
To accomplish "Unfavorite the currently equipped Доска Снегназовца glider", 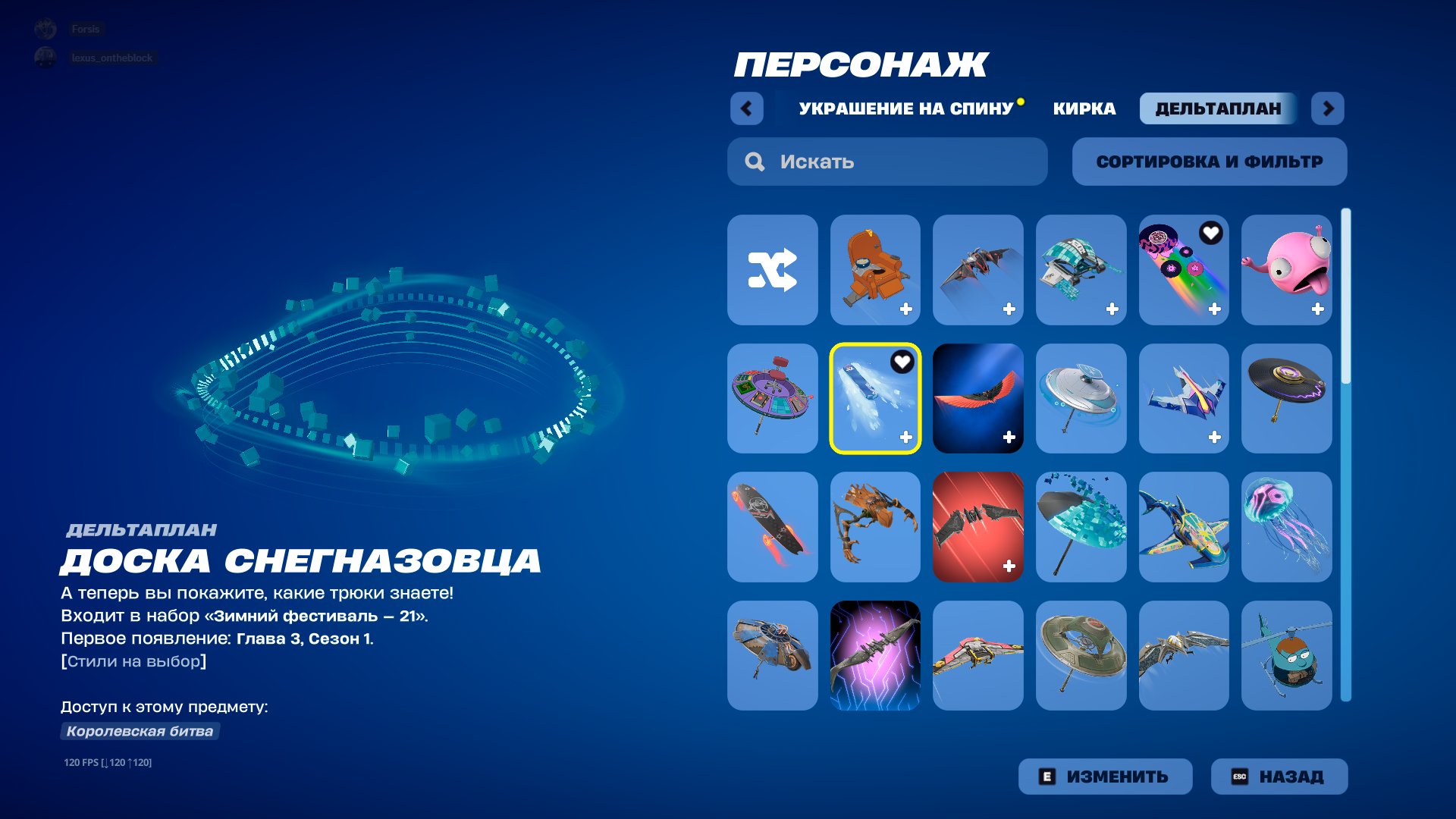I will click(902, 362).
